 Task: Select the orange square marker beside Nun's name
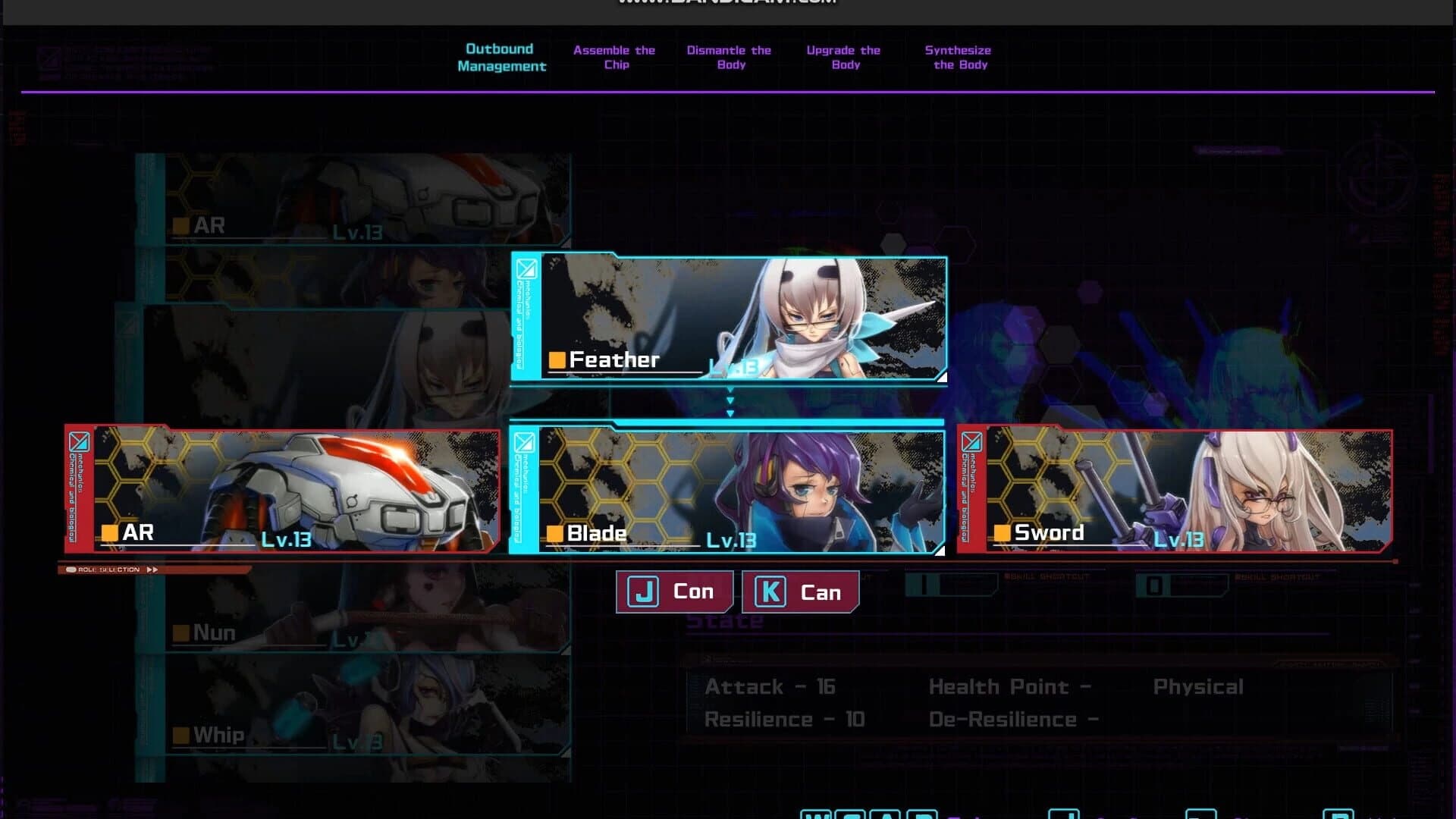click(x=181, y=632)
